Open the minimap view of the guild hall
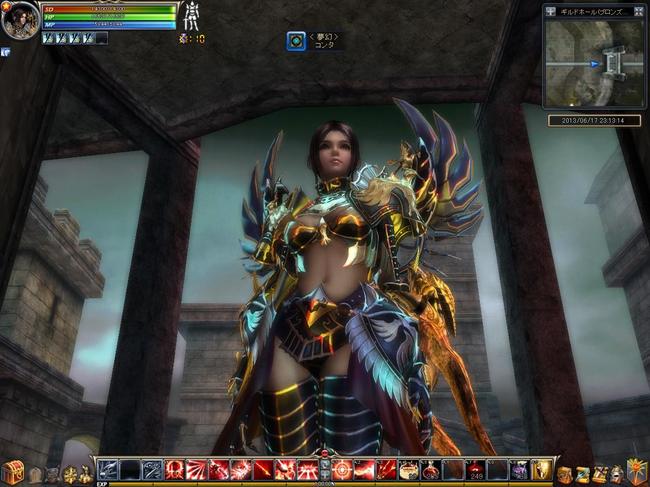 click(x=594, y=64)
